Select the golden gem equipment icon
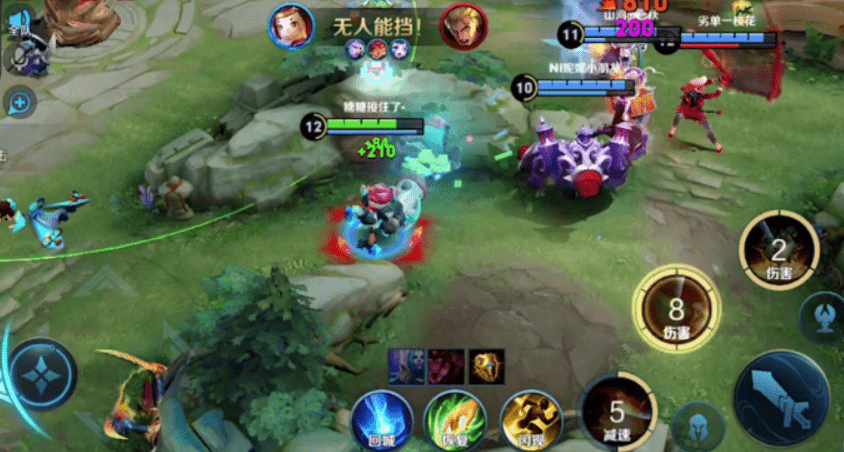Viewport: 844px width, 452px height. click(x=487, y=366)
